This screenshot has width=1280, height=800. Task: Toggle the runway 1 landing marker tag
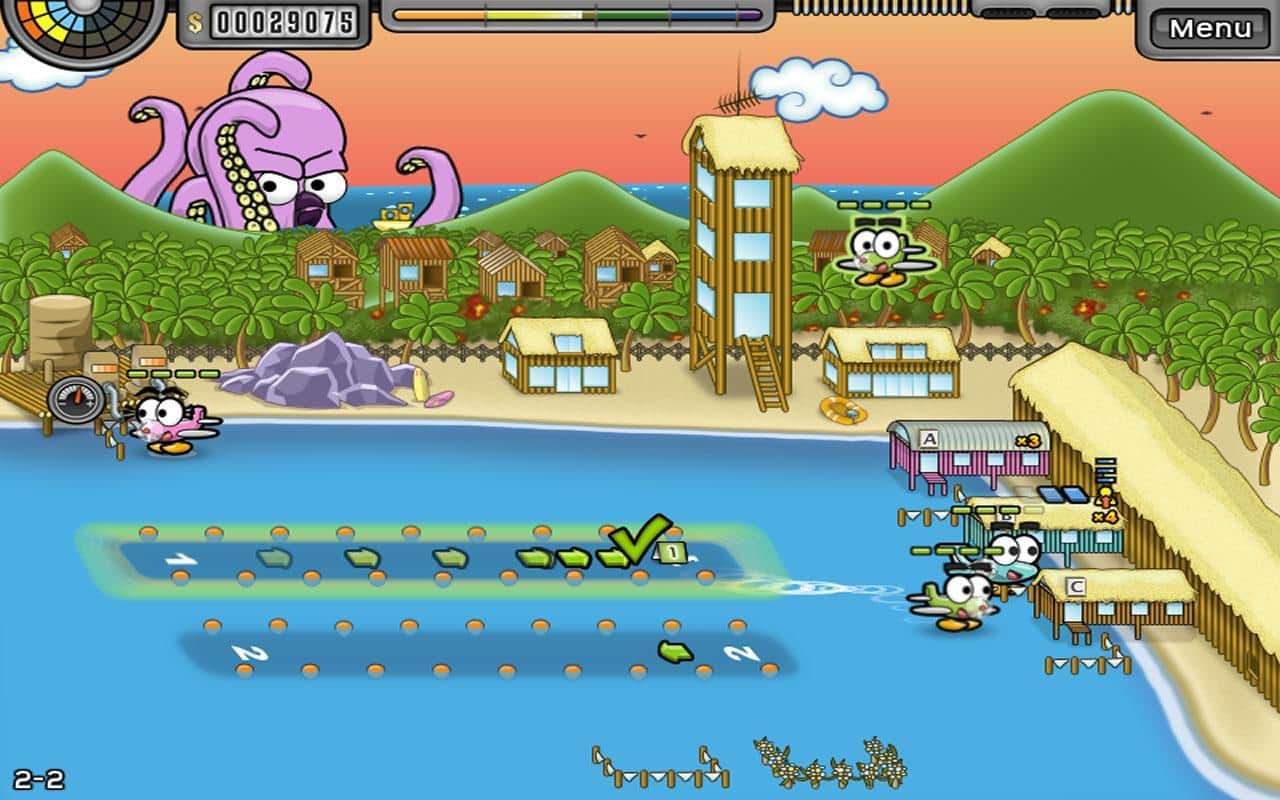670,552
